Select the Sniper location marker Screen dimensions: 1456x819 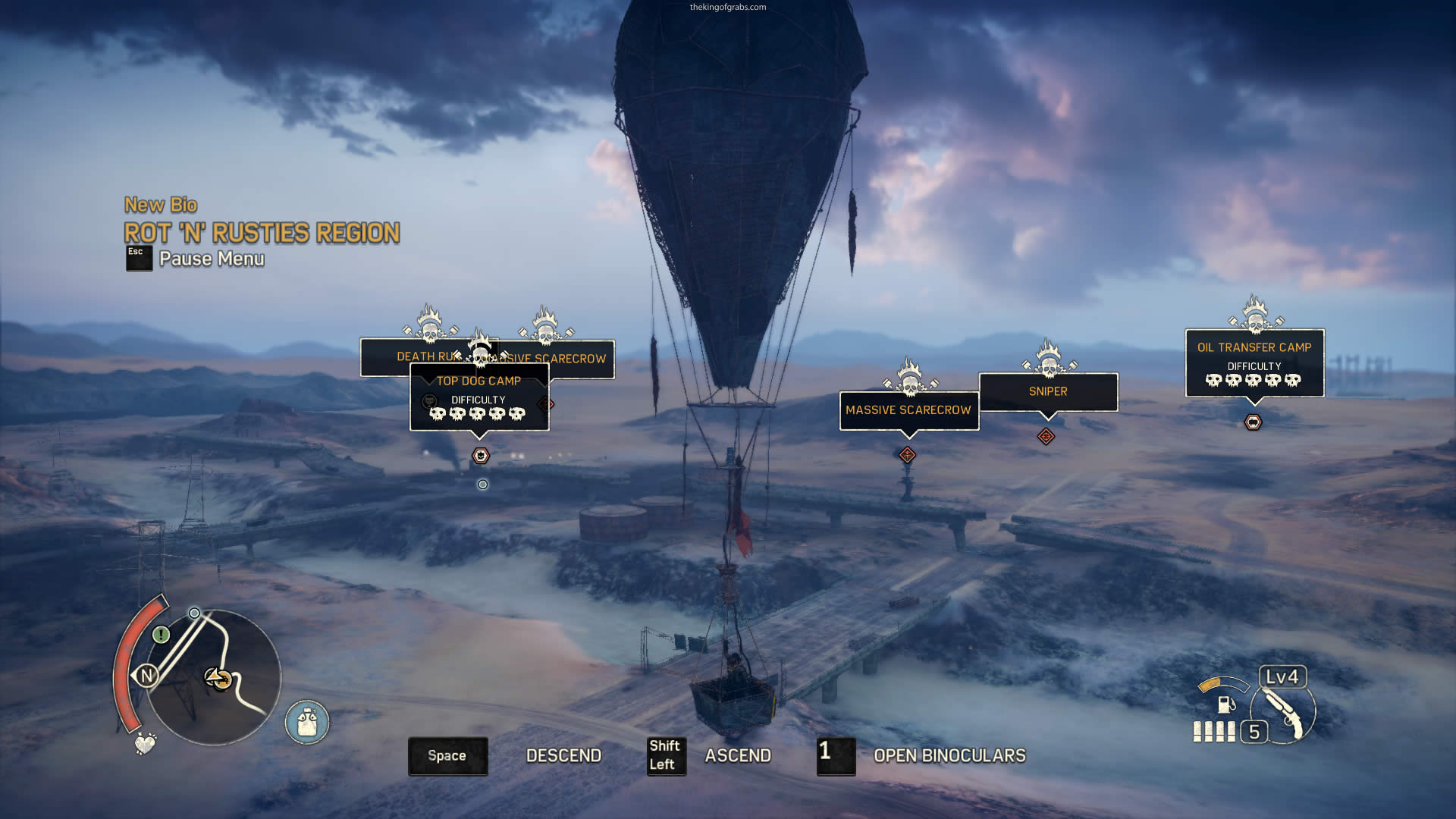click(x=1048, y=391)
